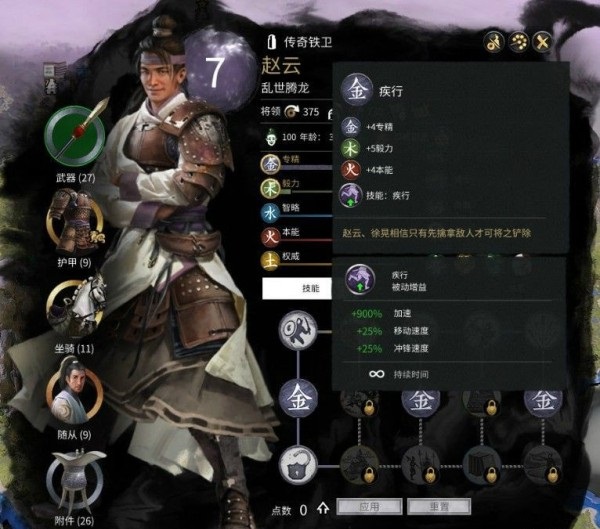Choose the follower portrait slot 随从
The height and width of the screenshot is (529, 600).
coord(74,395)
